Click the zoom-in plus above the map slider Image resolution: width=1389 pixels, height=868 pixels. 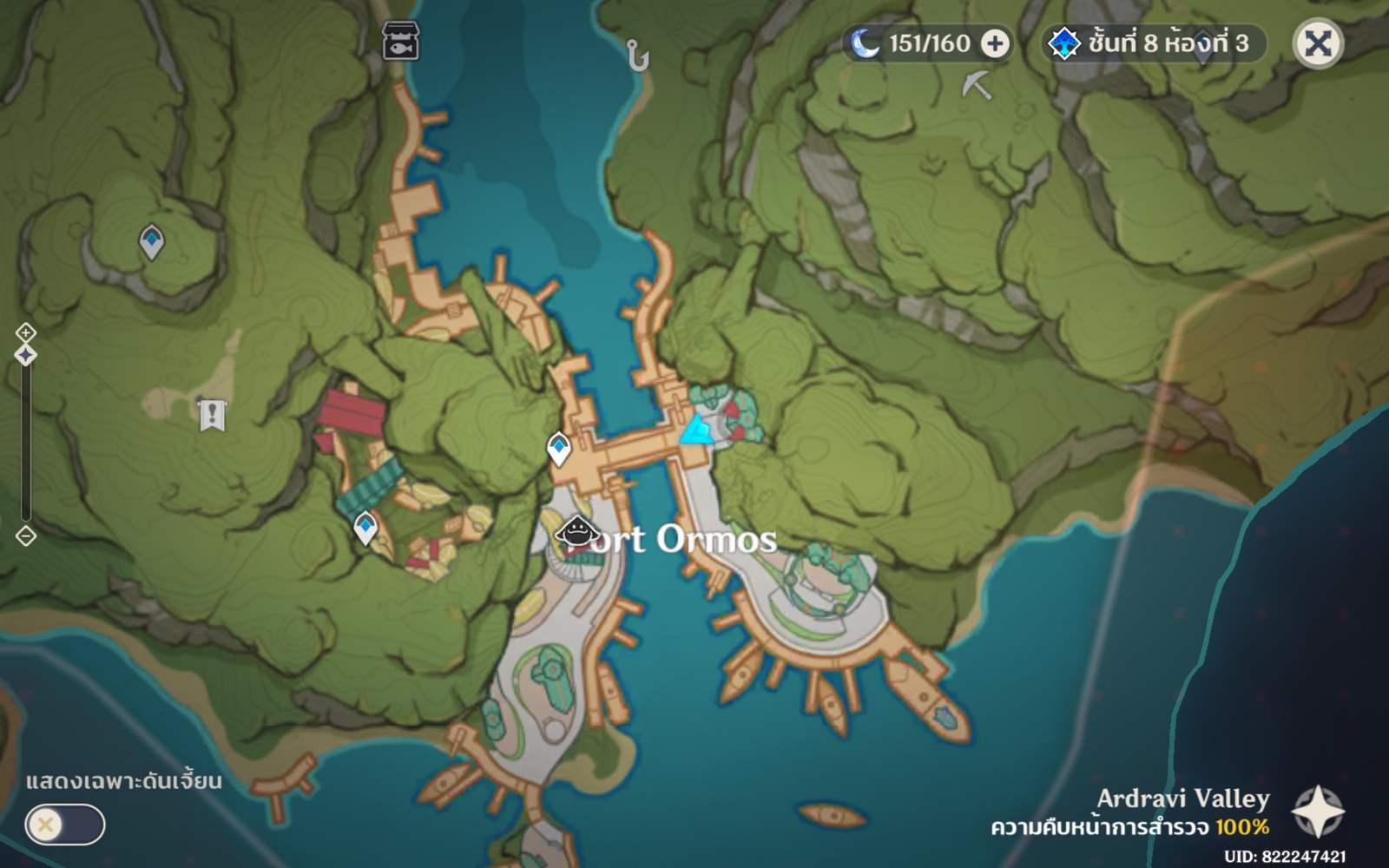pos(27,331)
